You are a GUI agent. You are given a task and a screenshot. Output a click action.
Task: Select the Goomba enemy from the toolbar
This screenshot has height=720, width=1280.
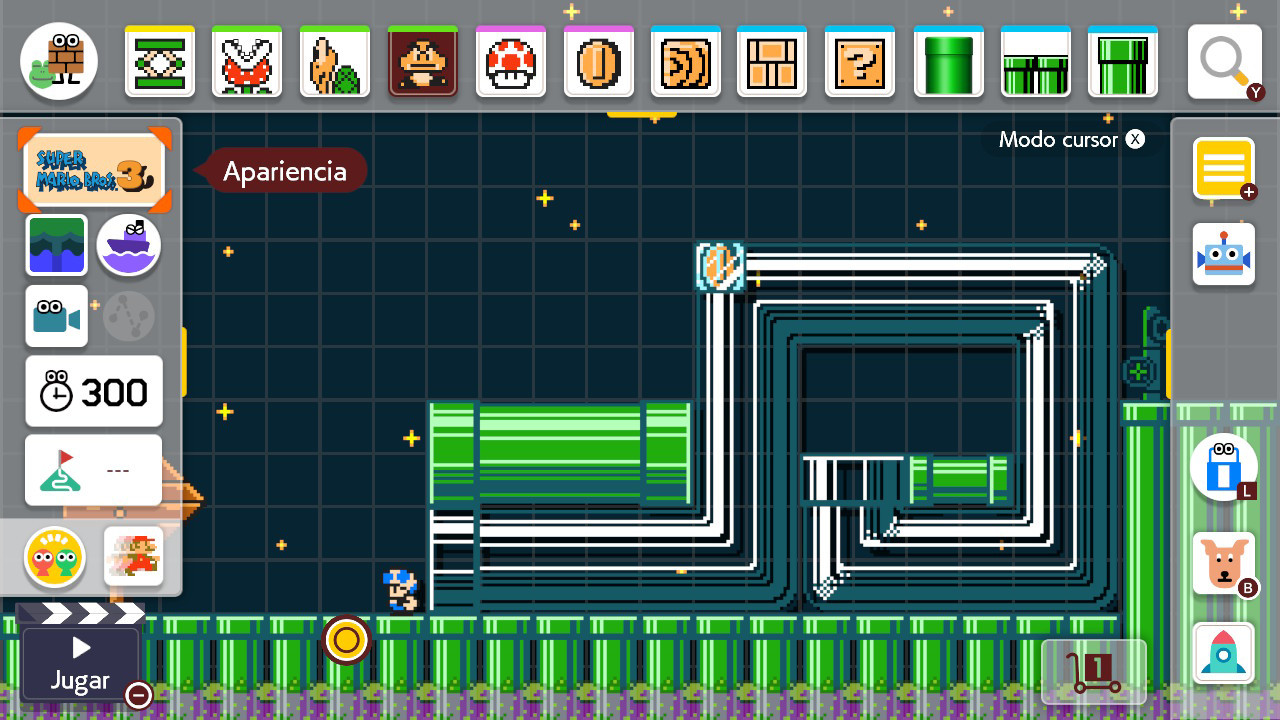click(423, 61)
